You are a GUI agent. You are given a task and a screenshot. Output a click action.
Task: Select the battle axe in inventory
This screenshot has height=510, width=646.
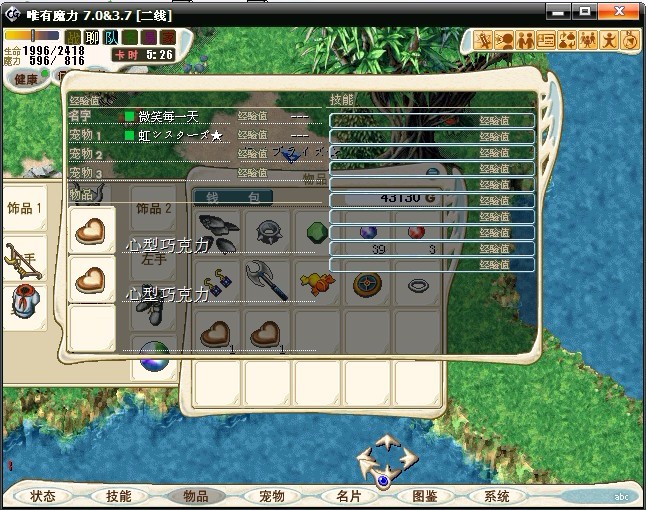coord(267,281)
